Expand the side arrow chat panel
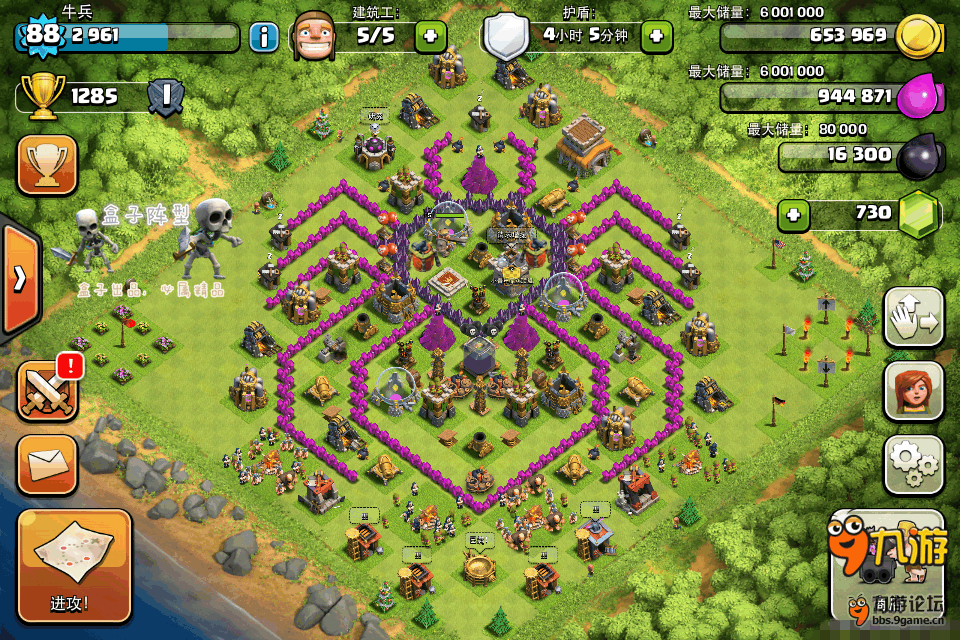Viewport: 960px width, 640px height. tap(19, 278)
